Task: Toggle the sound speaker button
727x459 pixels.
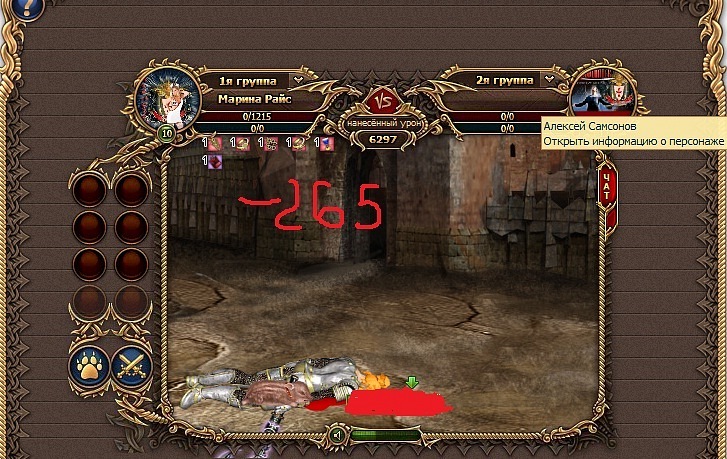Action: [338, 435]
